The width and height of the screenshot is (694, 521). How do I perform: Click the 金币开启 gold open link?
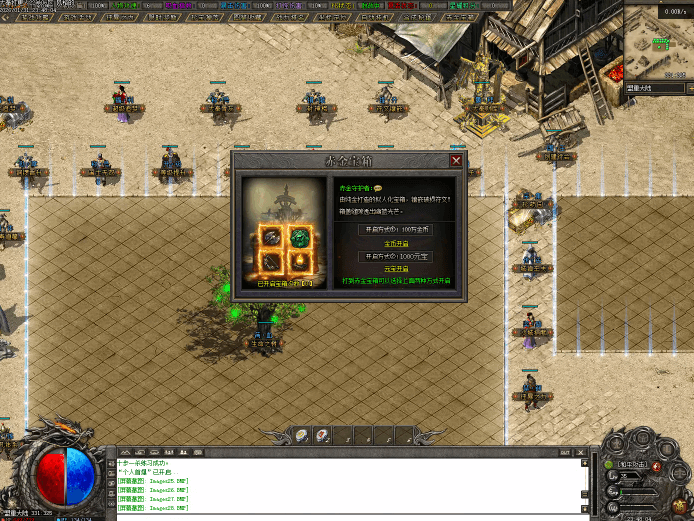click(x=395, y=243)
